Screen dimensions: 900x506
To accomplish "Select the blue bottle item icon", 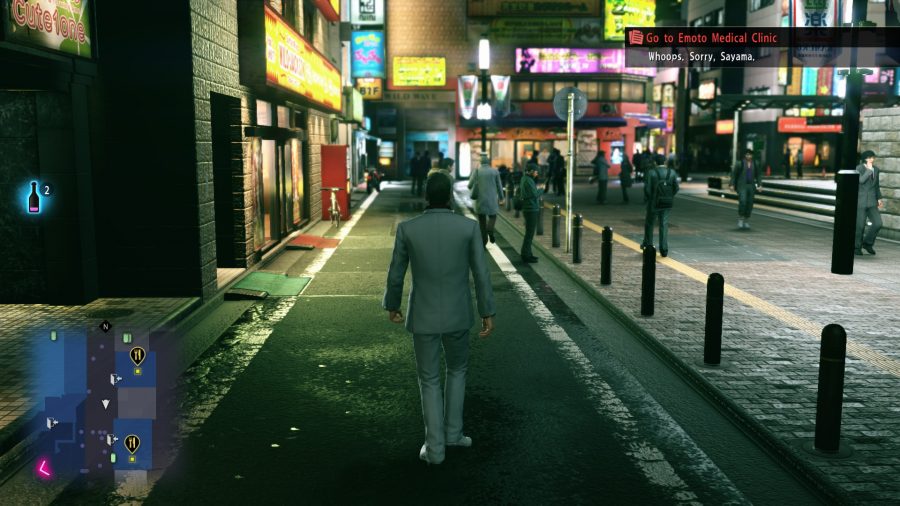I will tap(35, 197).
